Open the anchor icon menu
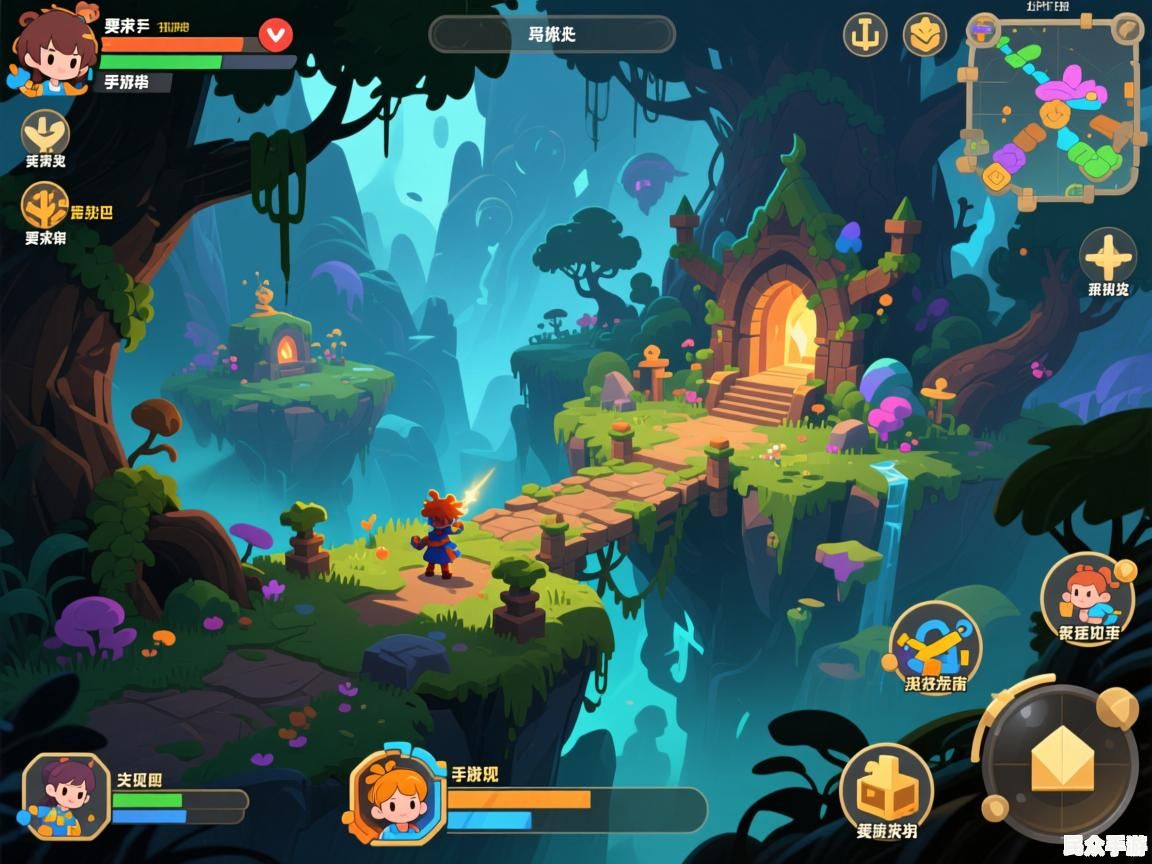Image resolution: width=1152 pixels, height=864 pixels. coord(865,35)
